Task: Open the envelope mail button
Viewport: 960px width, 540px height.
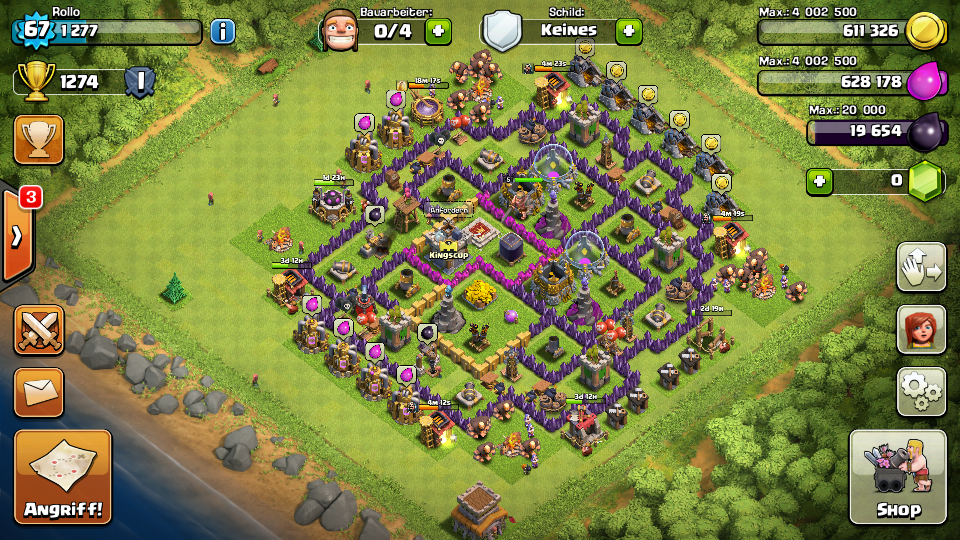Action: [x=39, y=391]
